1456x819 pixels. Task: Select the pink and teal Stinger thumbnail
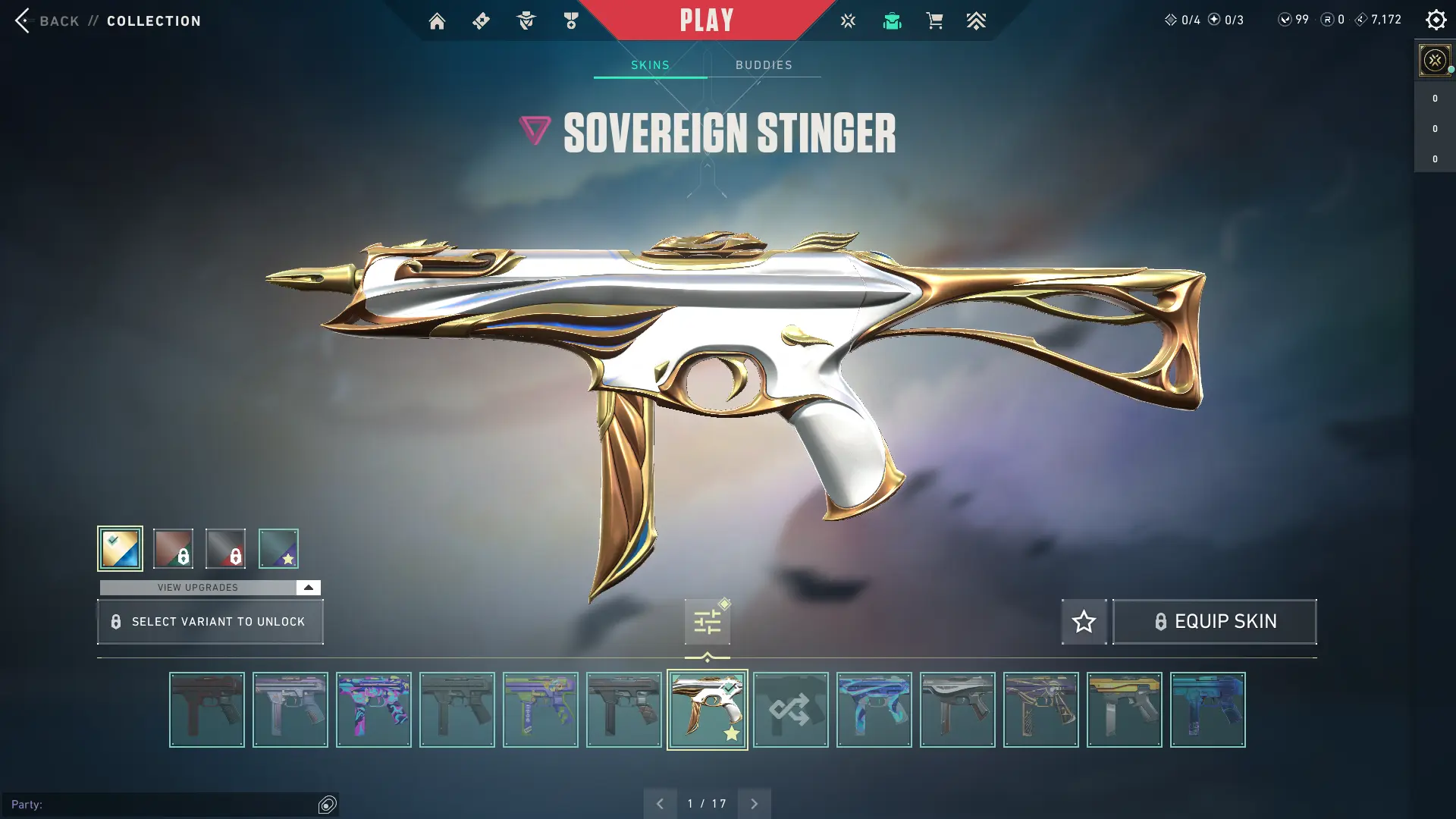[x=373, y=710]
